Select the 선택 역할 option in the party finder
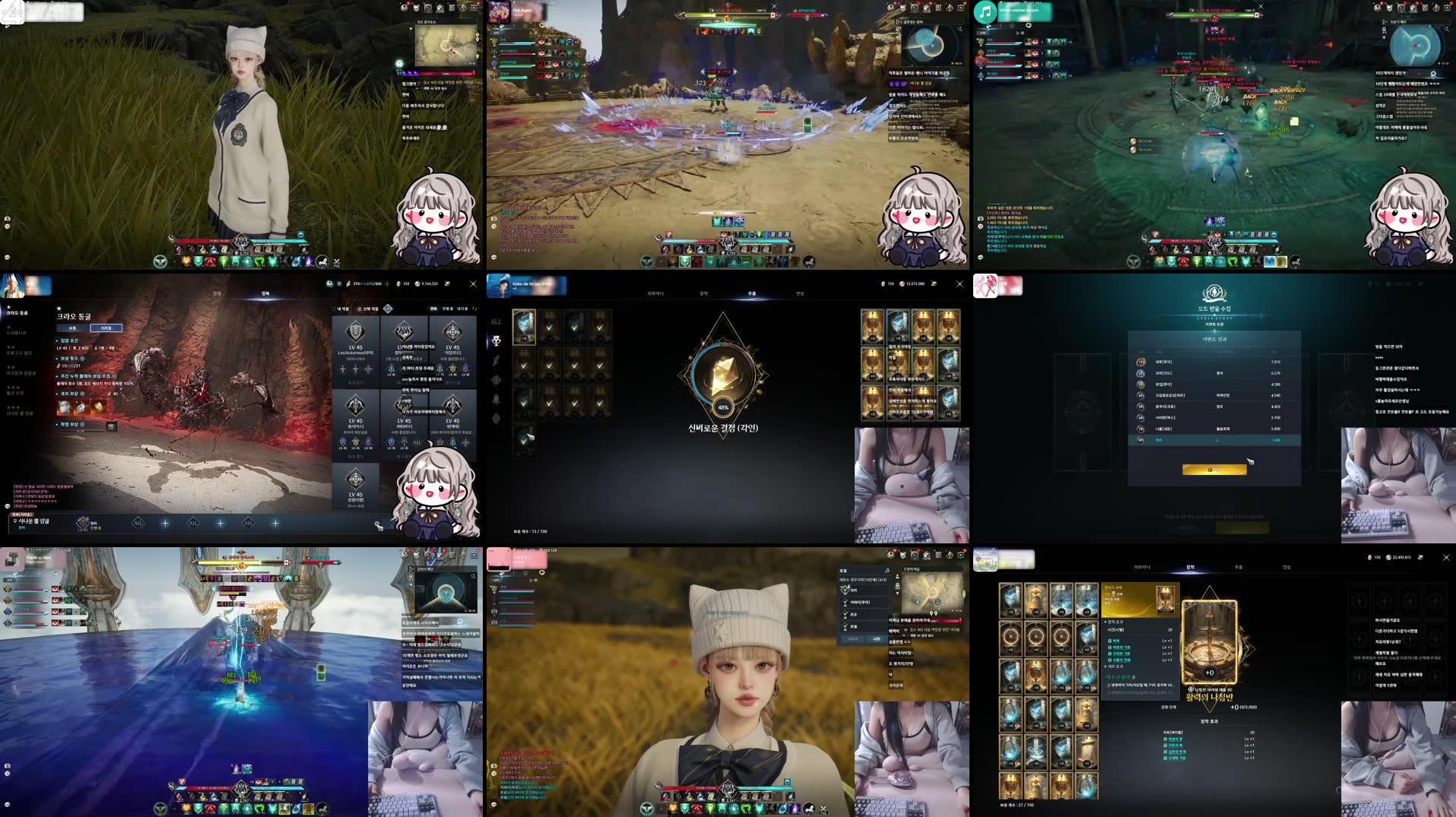 tap(359, 309)
